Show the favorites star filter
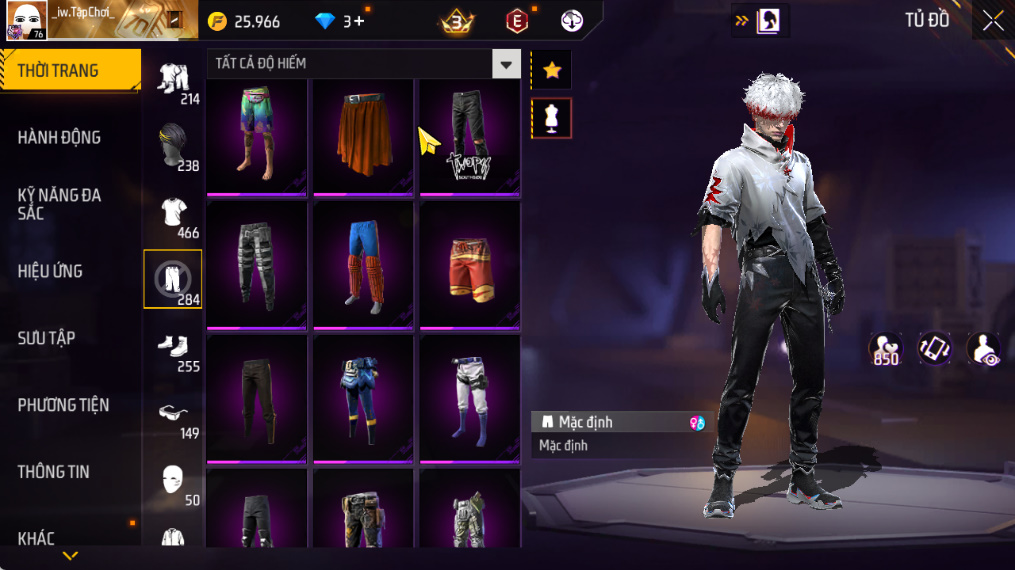Image resolution: width=1015 pixels, height=570 pixels. click(x=551, y=70)
